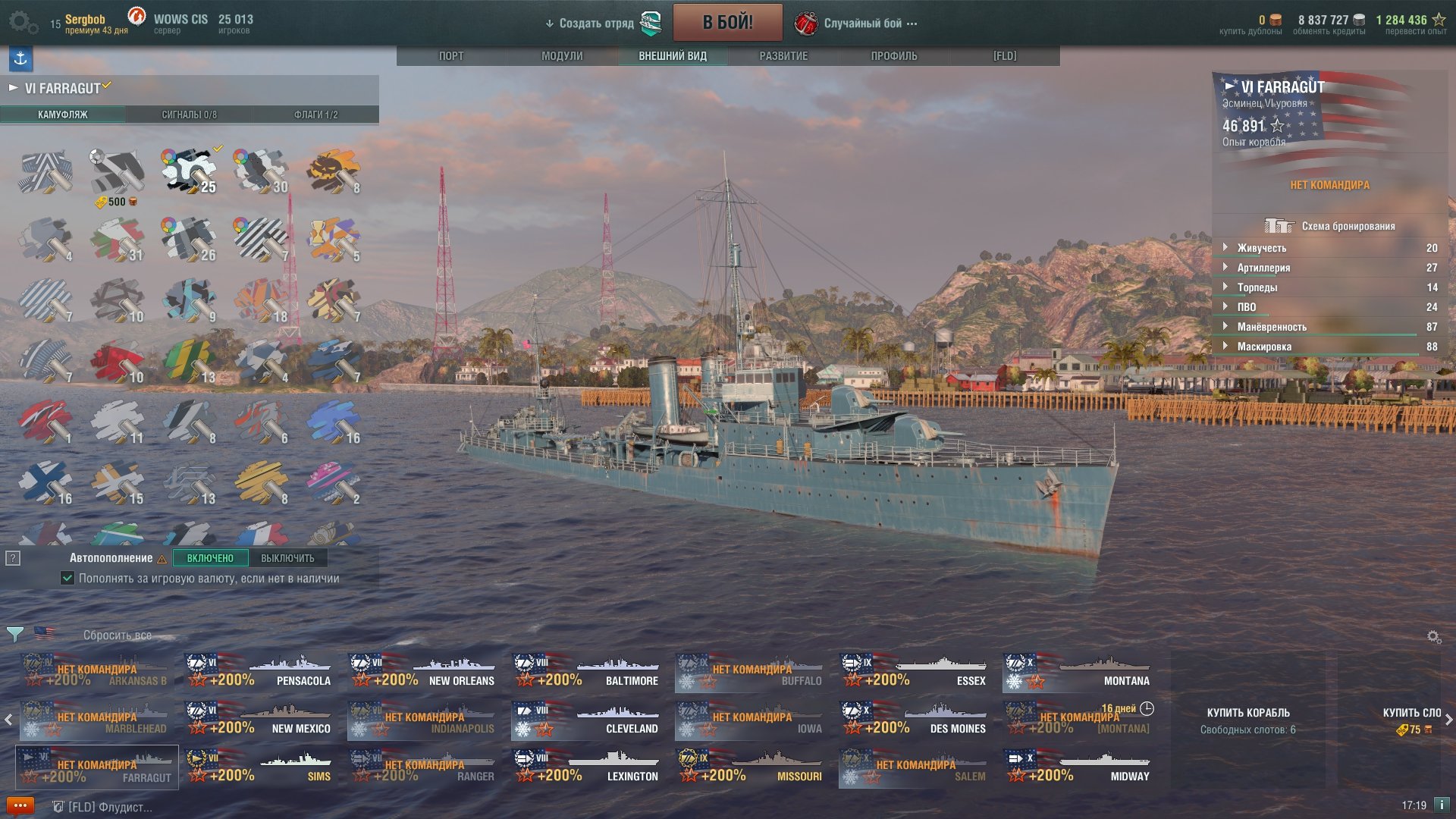Image resolution: width=1456 pixels, height=819 pixels.
Task: Start battle with the В БОЙ! button
Action: [727, 23]
